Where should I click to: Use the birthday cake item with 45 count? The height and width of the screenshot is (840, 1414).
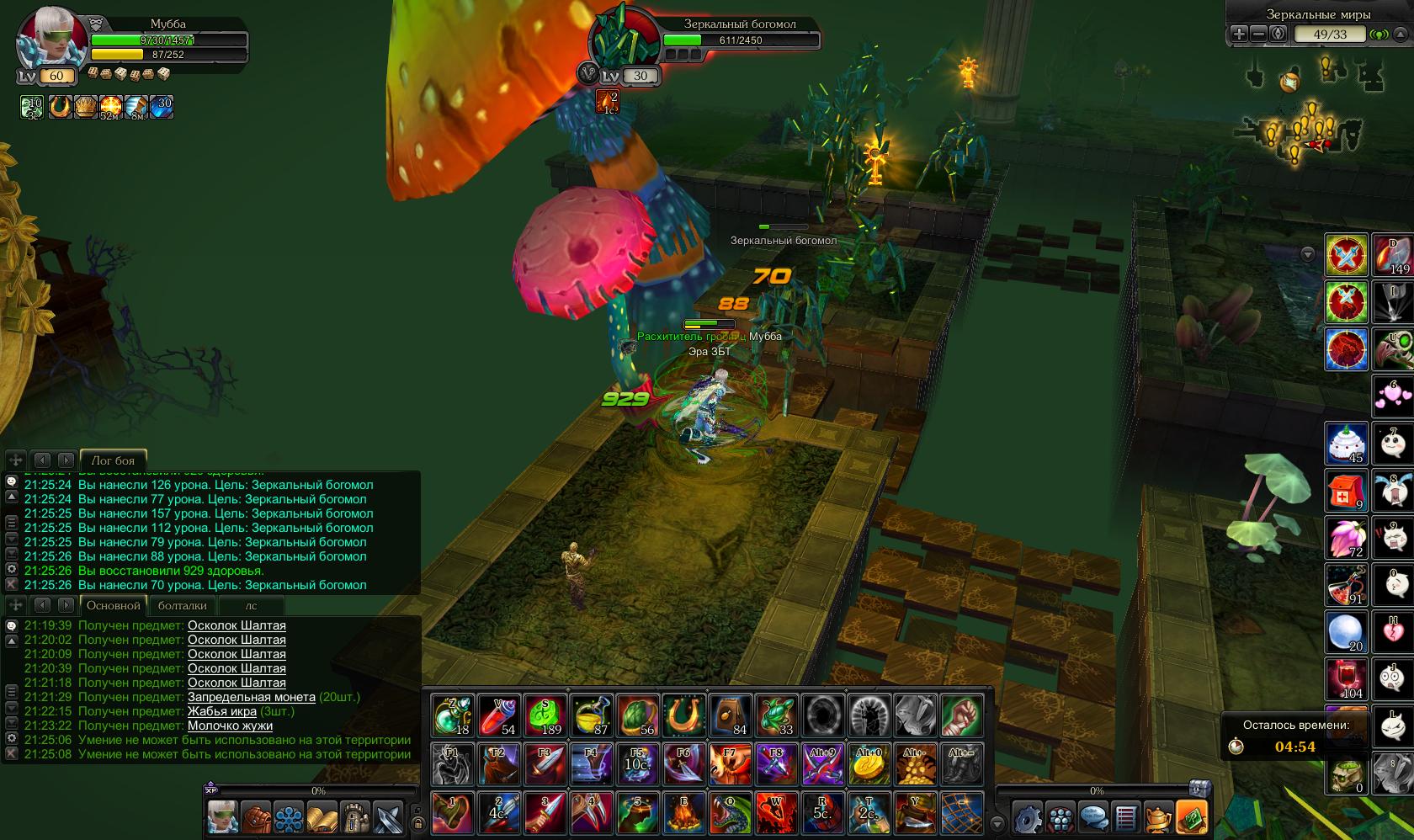(1346, 444)
